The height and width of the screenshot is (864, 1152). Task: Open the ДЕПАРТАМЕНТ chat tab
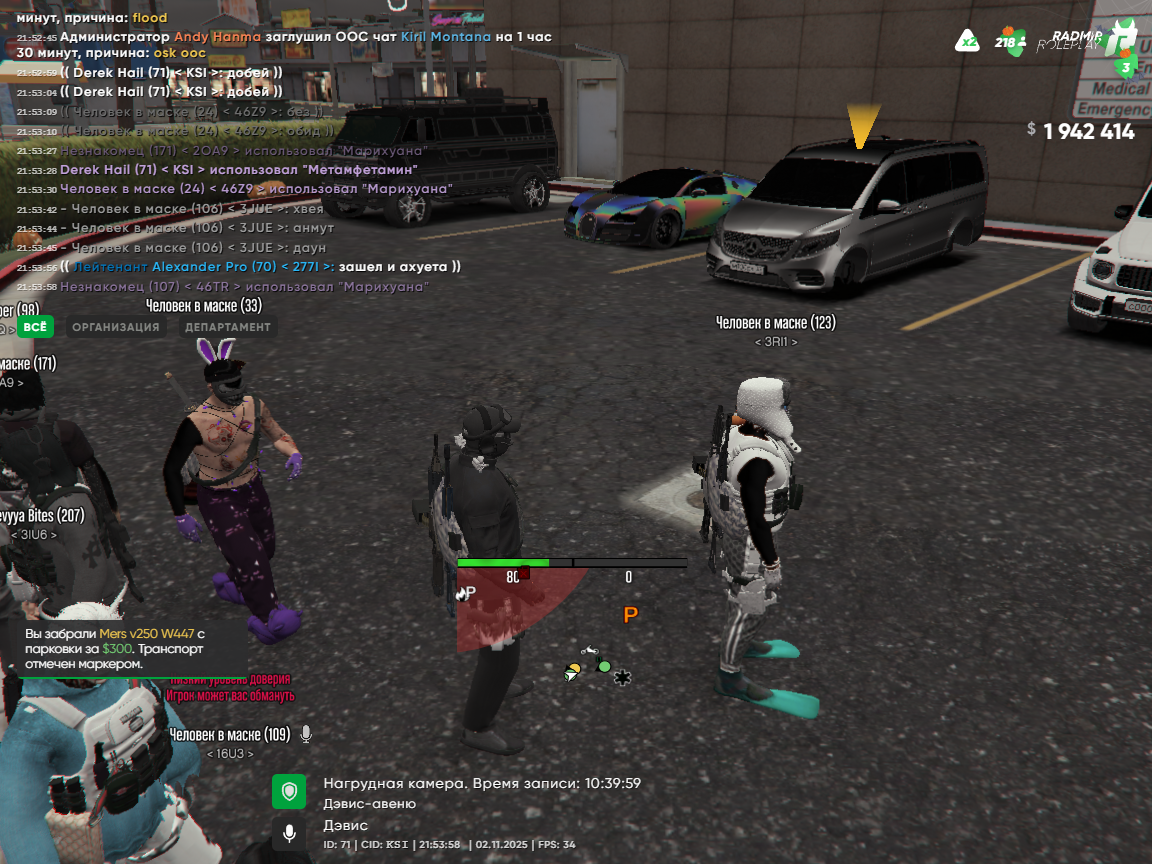(x=227, y=327)
